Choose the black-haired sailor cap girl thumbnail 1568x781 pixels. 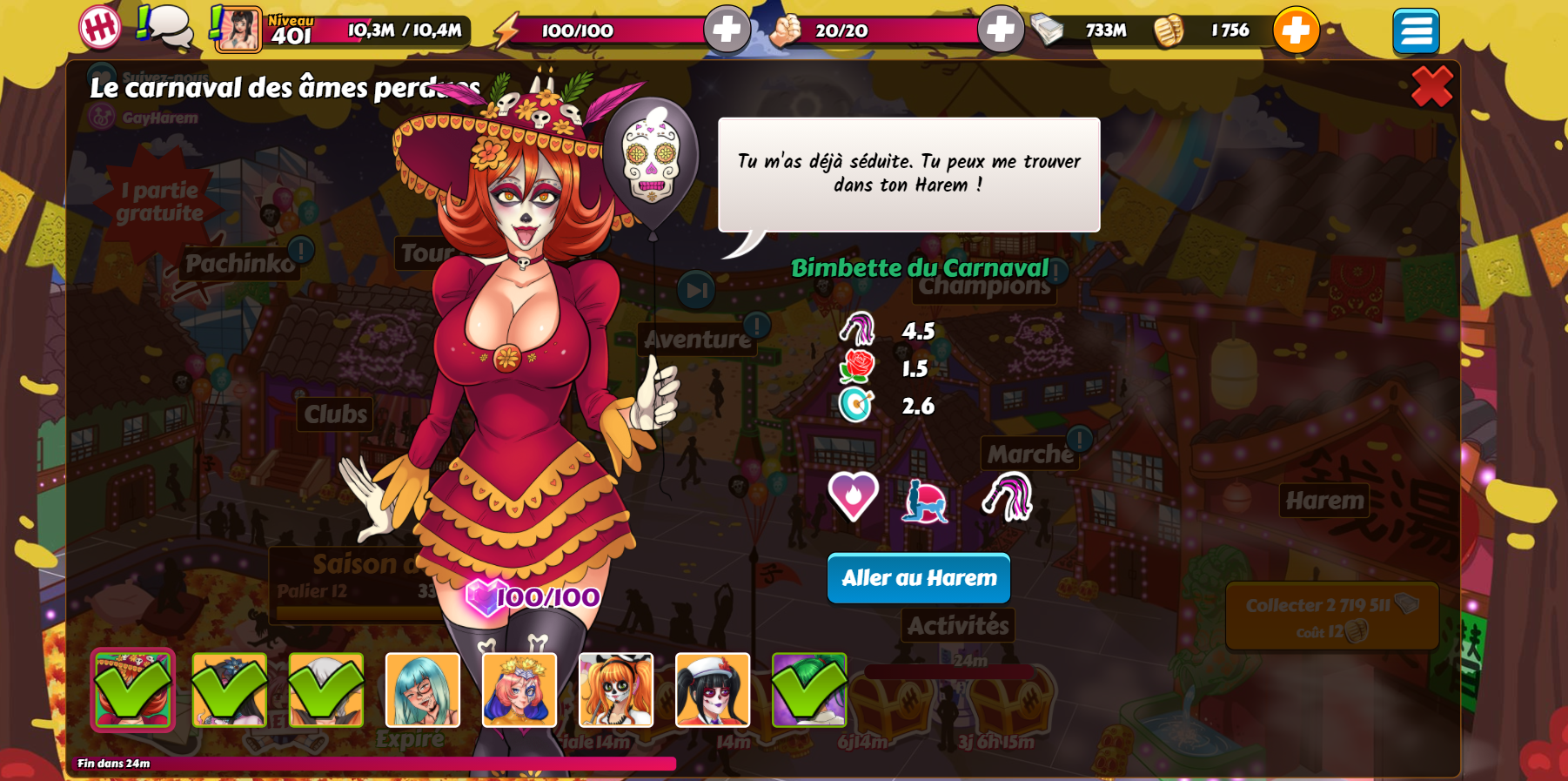point(713,690)
